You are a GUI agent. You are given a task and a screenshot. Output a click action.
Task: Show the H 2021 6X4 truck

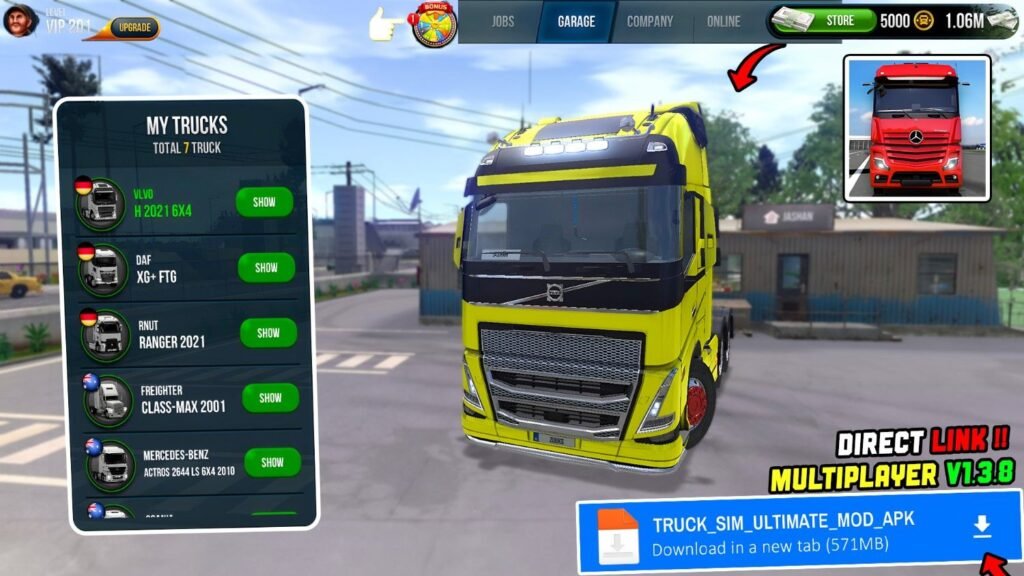pyautogui.click(x=264, y=202)
